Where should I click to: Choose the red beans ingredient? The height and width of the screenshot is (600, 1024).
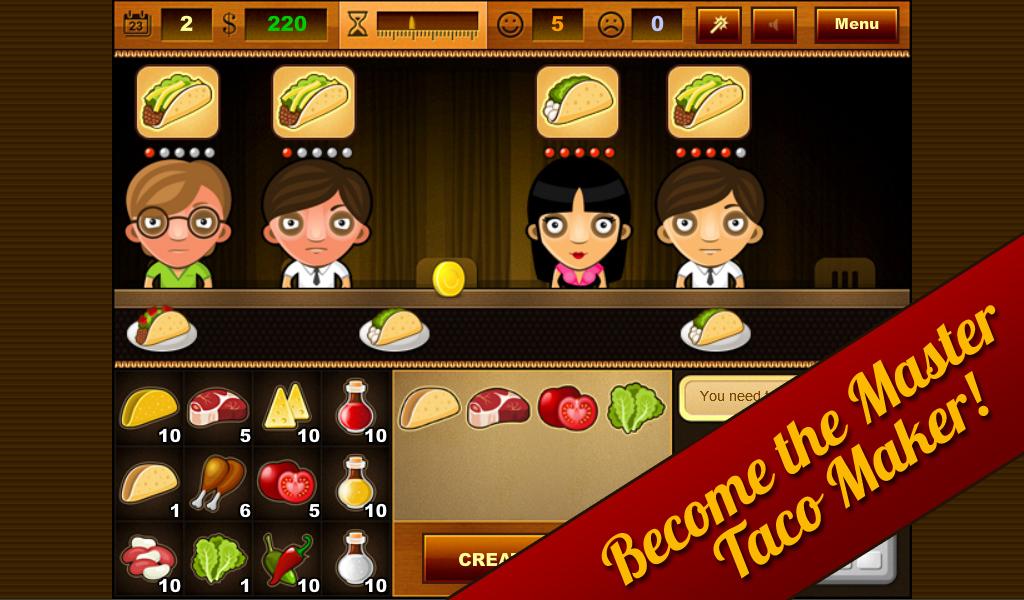tap(149, 557)
